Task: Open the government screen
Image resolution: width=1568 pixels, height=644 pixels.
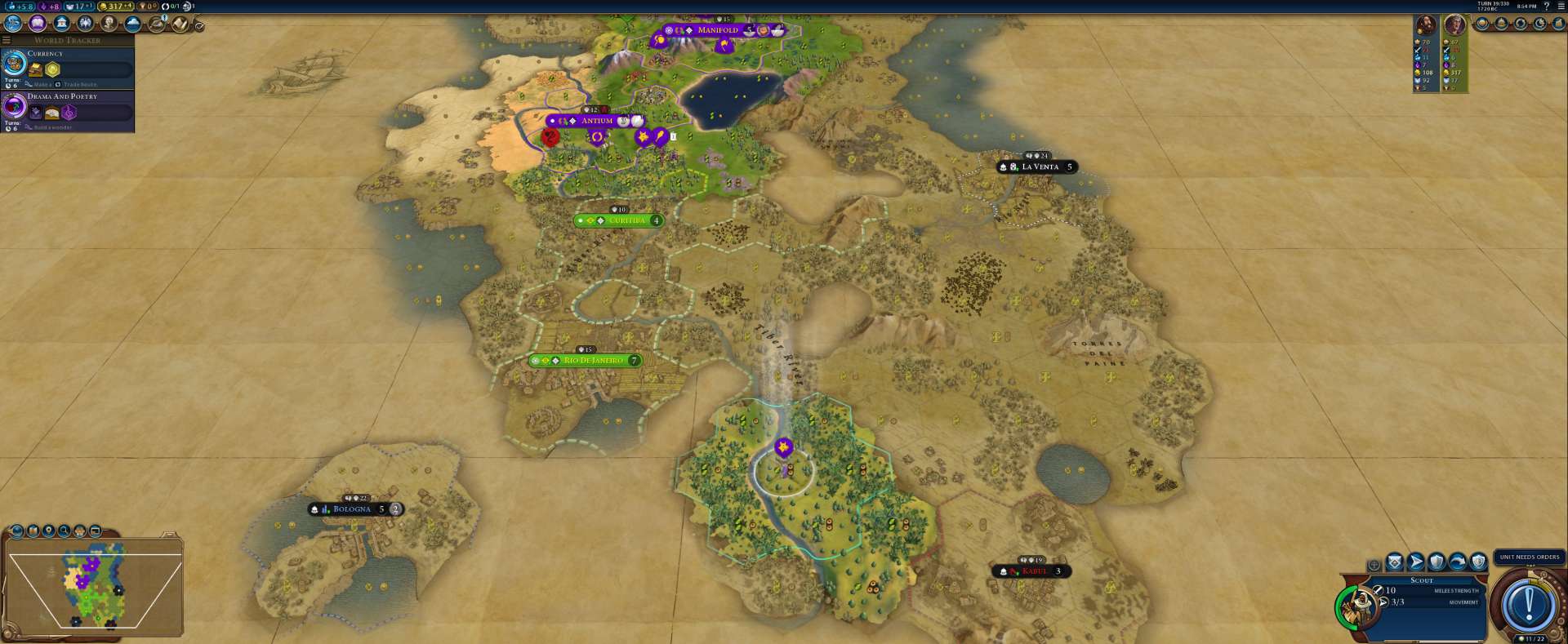Action: coord(61,24)
